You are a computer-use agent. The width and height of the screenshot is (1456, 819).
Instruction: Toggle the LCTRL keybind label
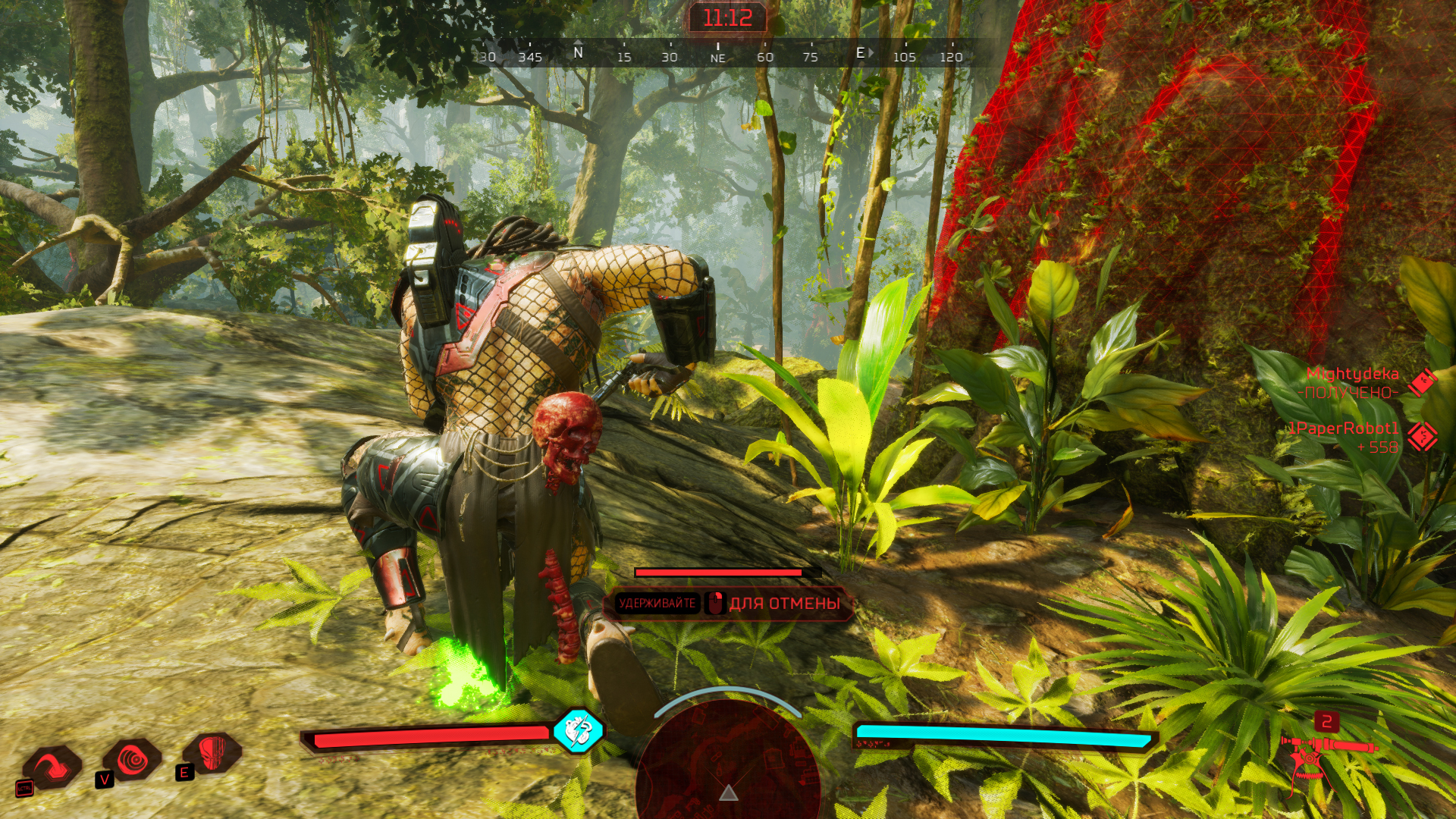pos(24,789)
